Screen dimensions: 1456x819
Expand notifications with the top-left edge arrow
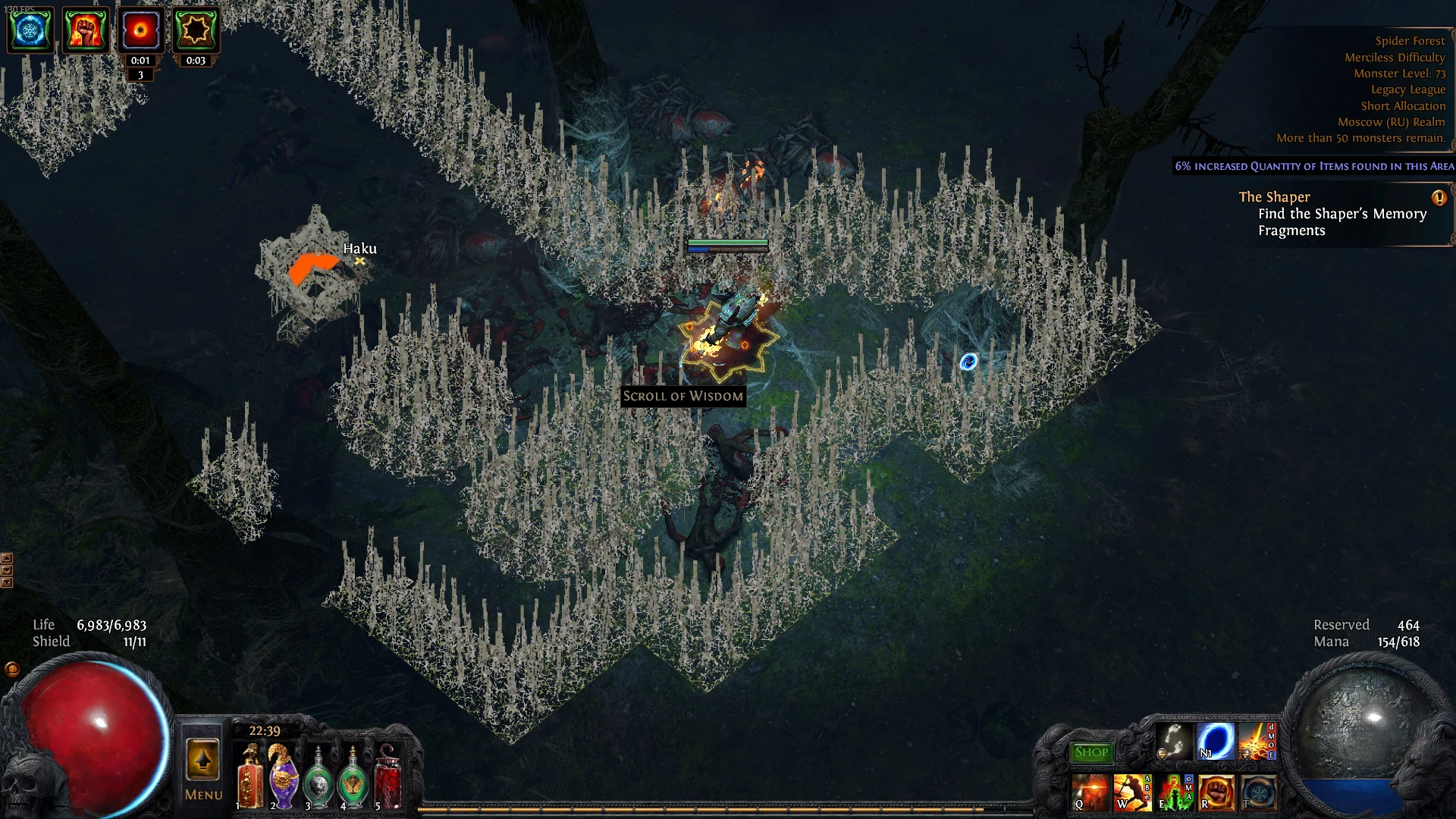7,558
